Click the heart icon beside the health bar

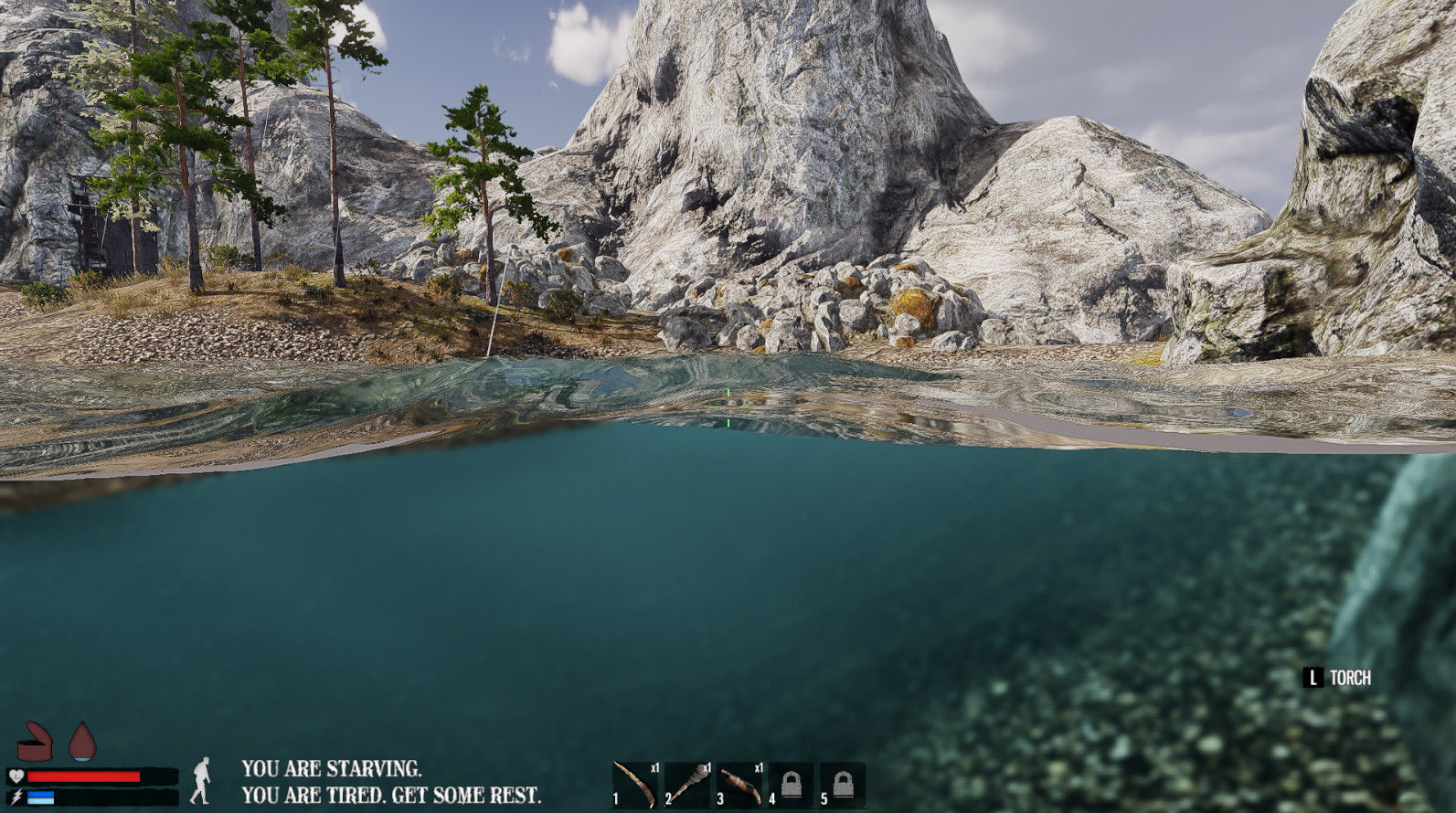coord(16,776)
